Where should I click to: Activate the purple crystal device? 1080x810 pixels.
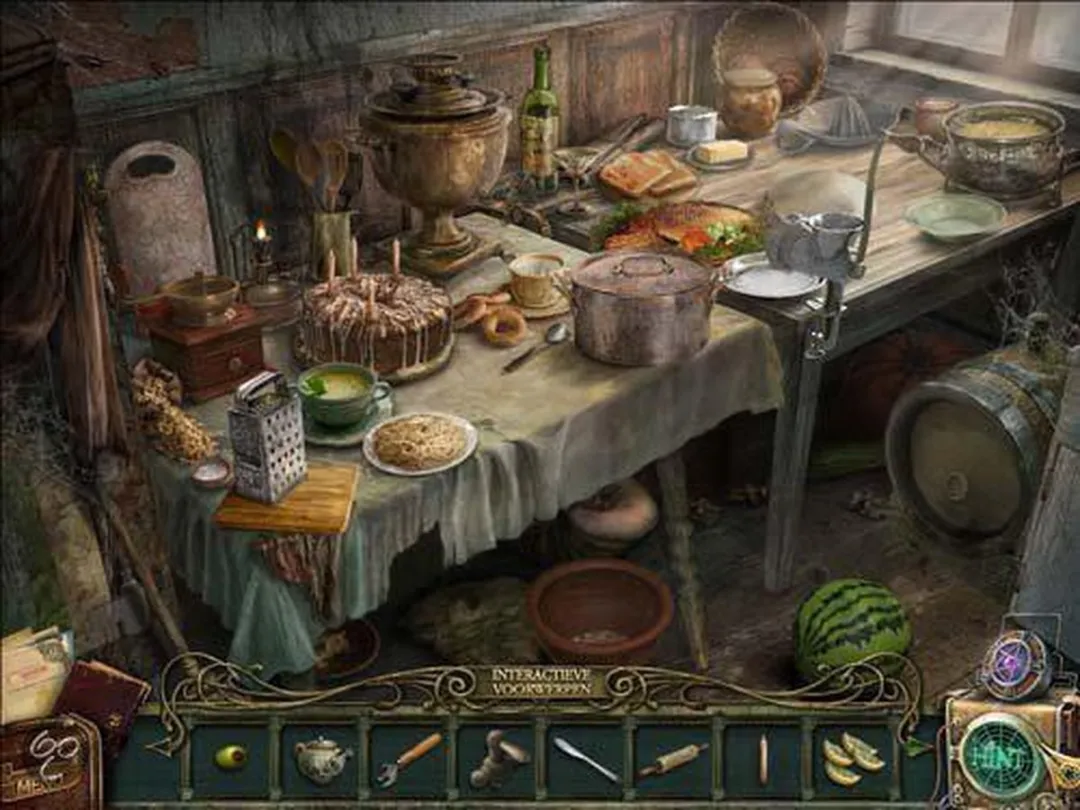(x=1013, y=667)
